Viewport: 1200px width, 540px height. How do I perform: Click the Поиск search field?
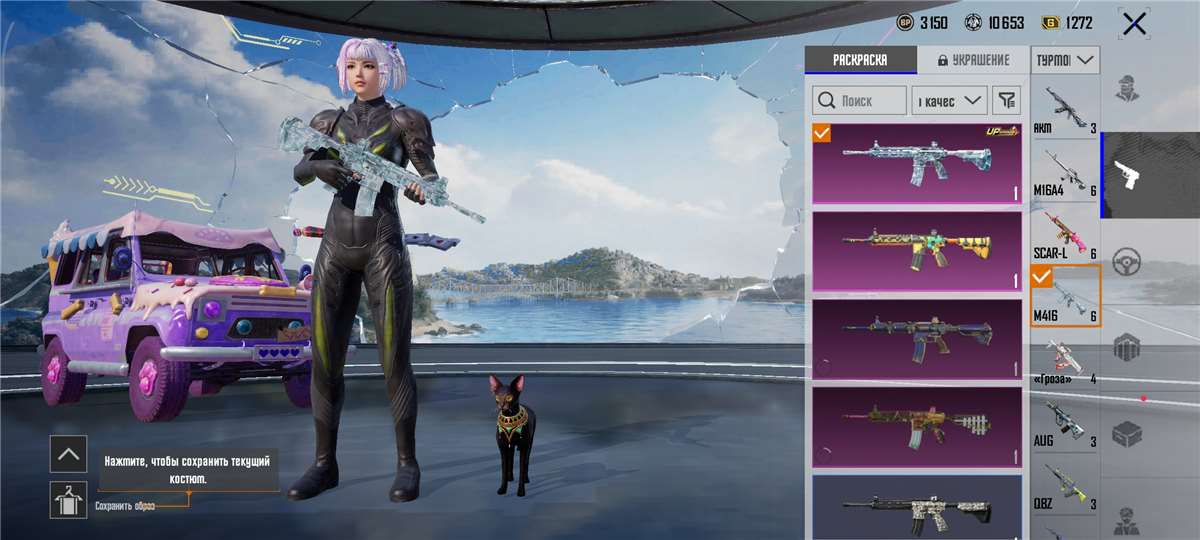click(x=859, y=101)
